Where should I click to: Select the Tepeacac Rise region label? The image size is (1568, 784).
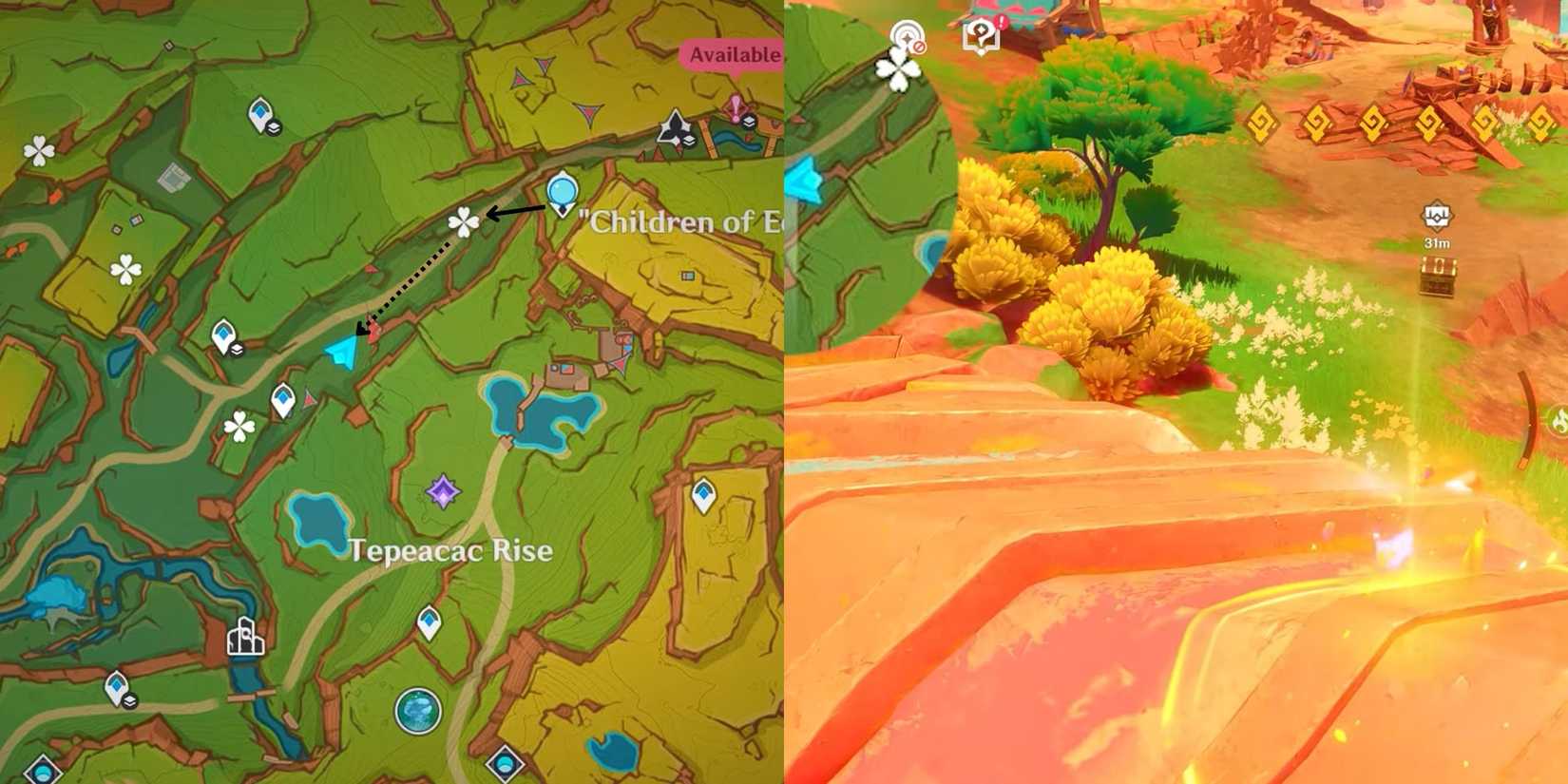click(x=450, y=549)
